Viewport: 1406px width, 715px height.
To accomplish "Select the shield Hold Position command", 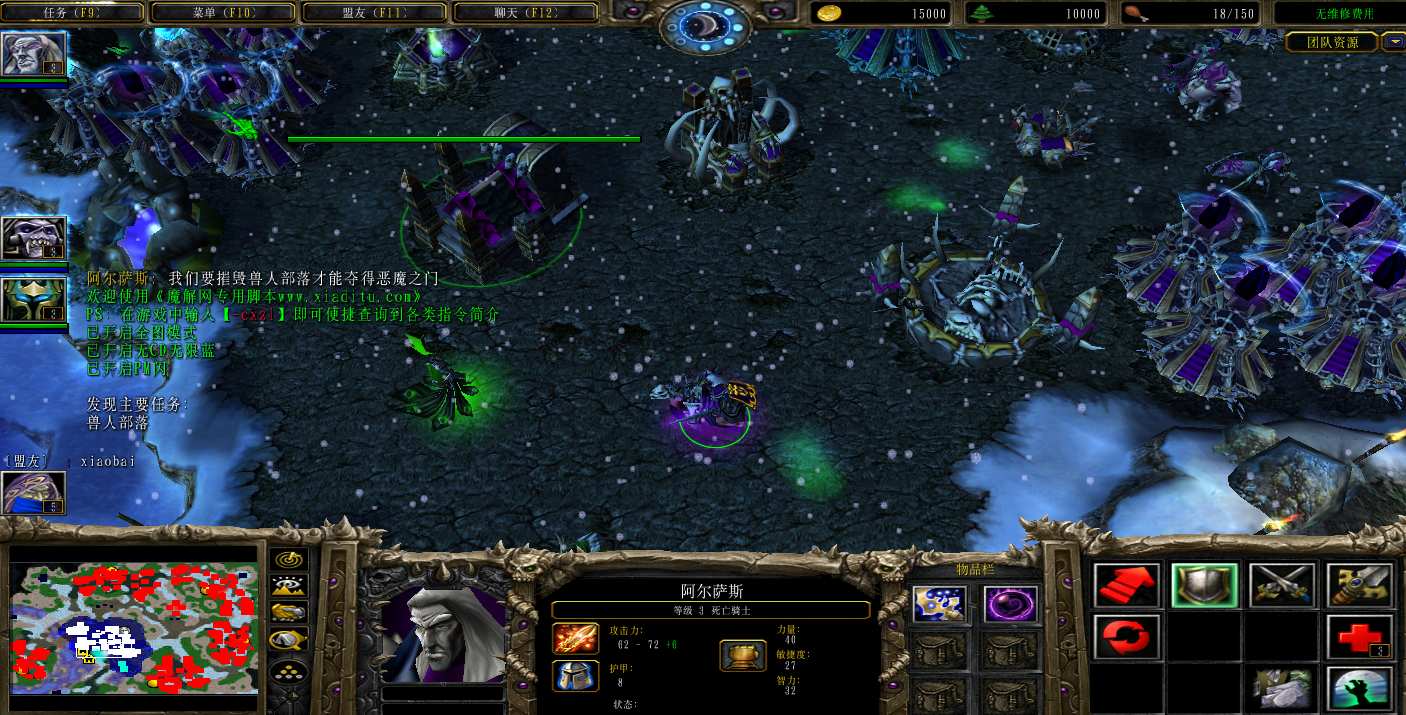I will coord(1204,585).
